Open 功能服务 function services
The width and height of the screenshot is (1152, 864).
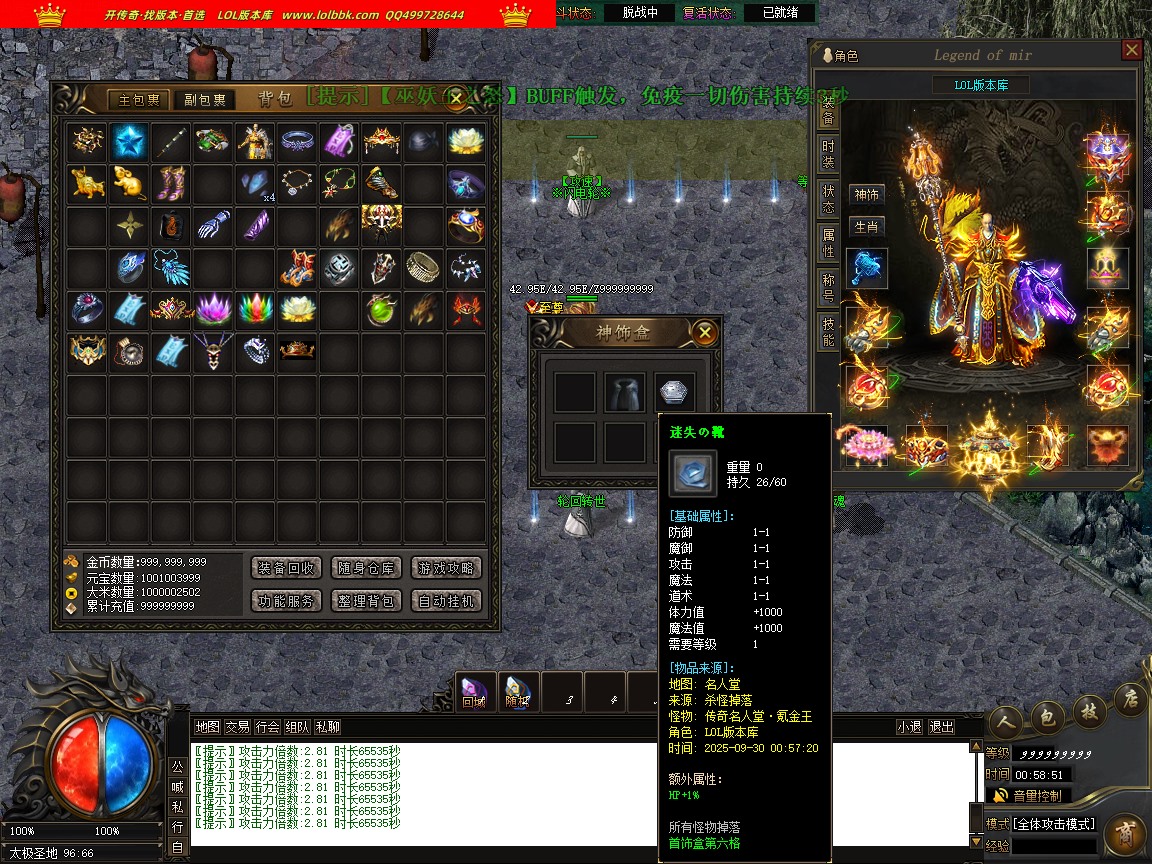pyautogui.click(x=285, y=601)
